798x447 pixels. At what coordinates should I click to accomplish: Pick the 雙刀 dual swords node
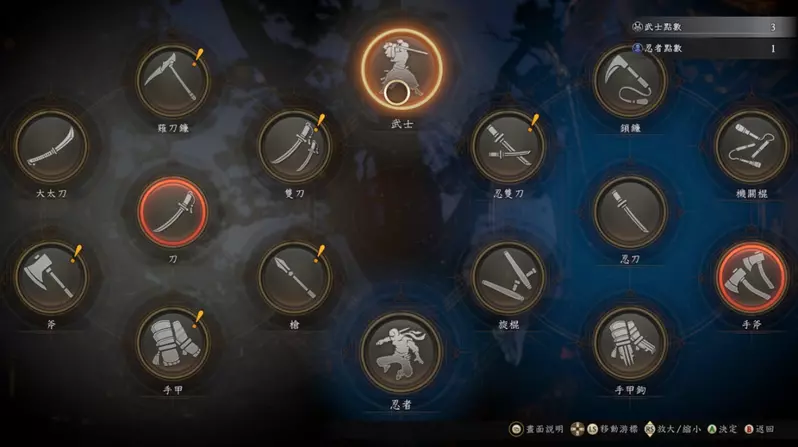pyautogui.click(x=294, y=146)
